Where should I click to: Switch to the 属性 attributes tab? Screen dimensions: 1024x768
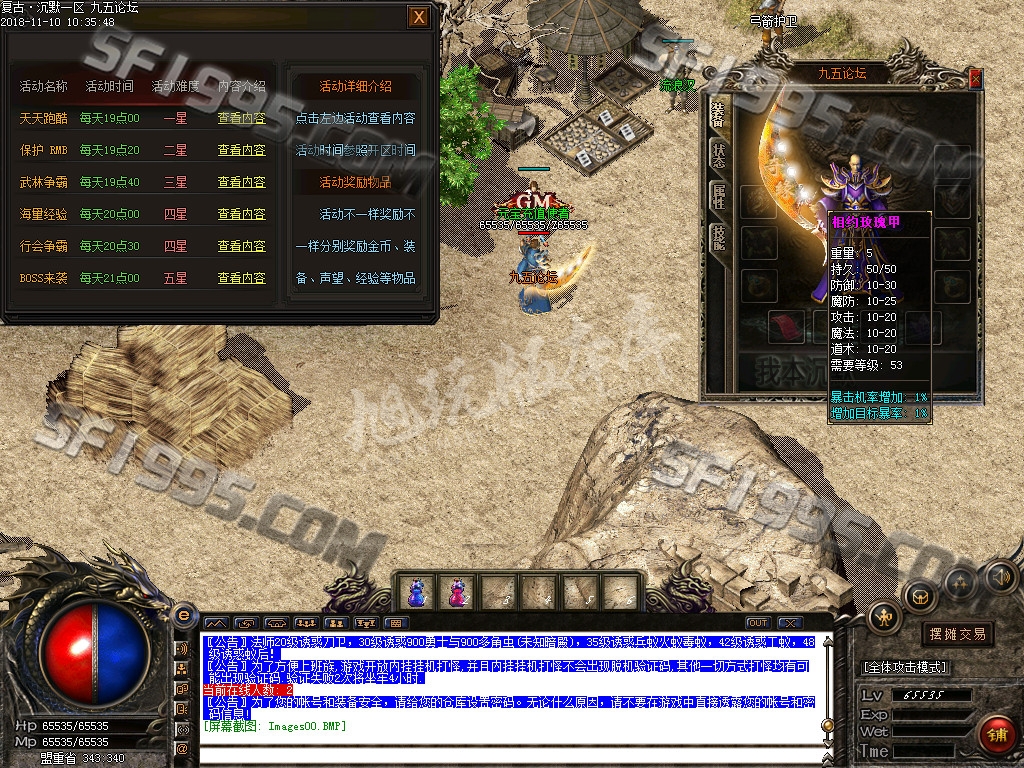click(x=719, y=194)
